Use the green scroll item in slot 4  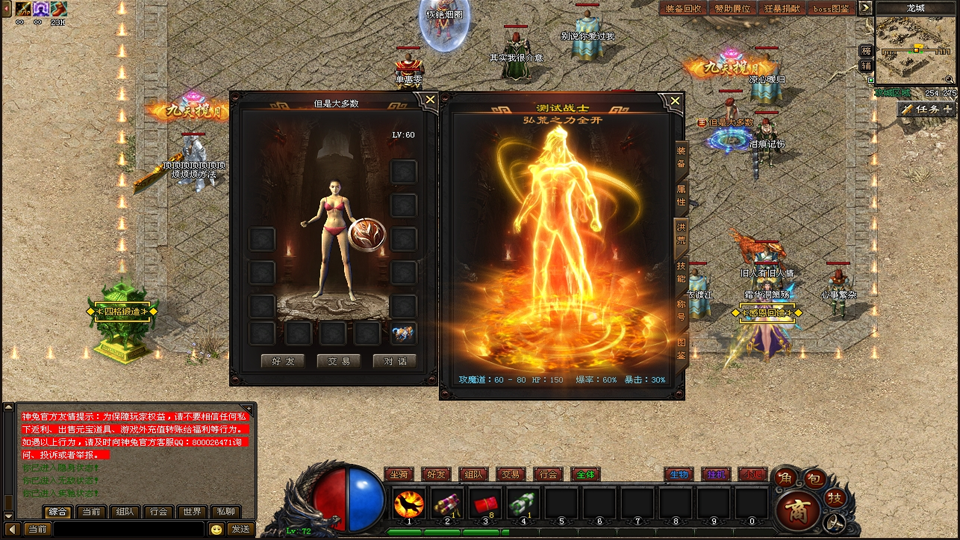coord(523,503)
